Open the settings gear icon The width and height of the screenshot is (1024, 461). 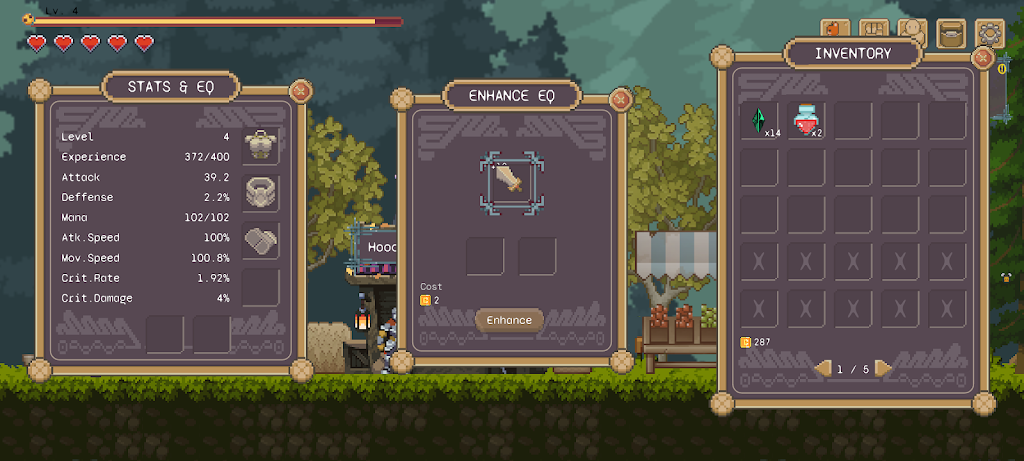click(990, 33)
